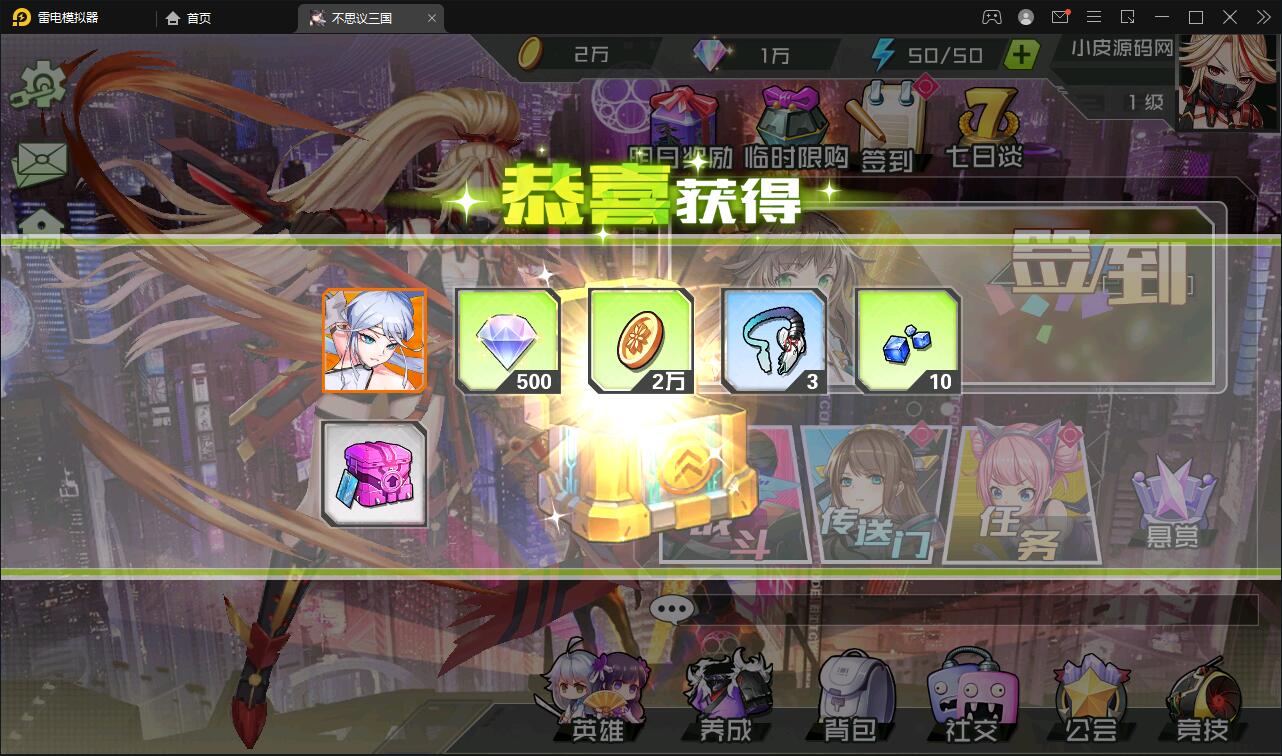Open the emulator hamburger menu at top right
Screen dimensions: 1282x756
coord(1095,16)
